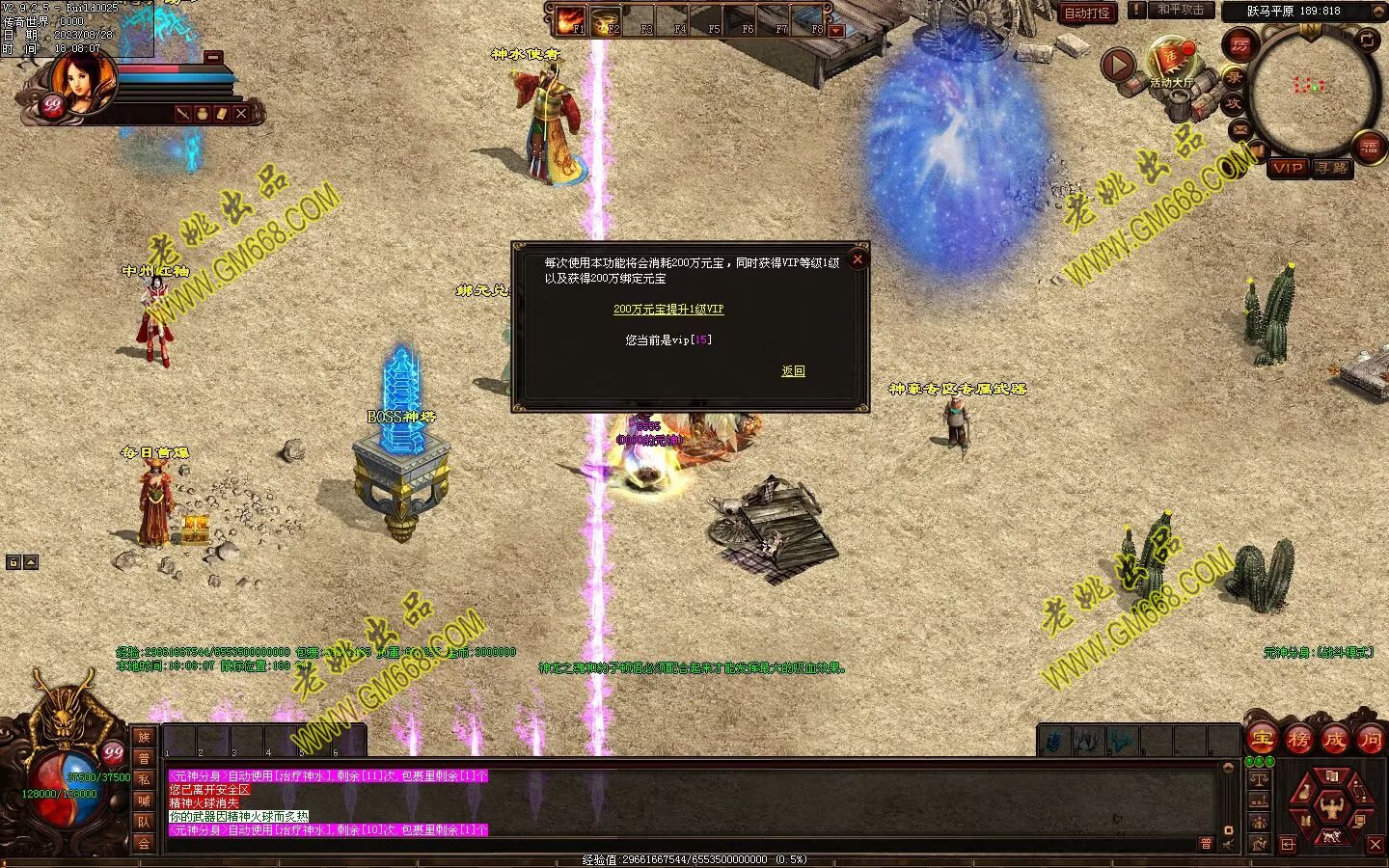Open the mail envelope icon
This screenshot has height=868, width=1389.
[x=1240, y=129]
